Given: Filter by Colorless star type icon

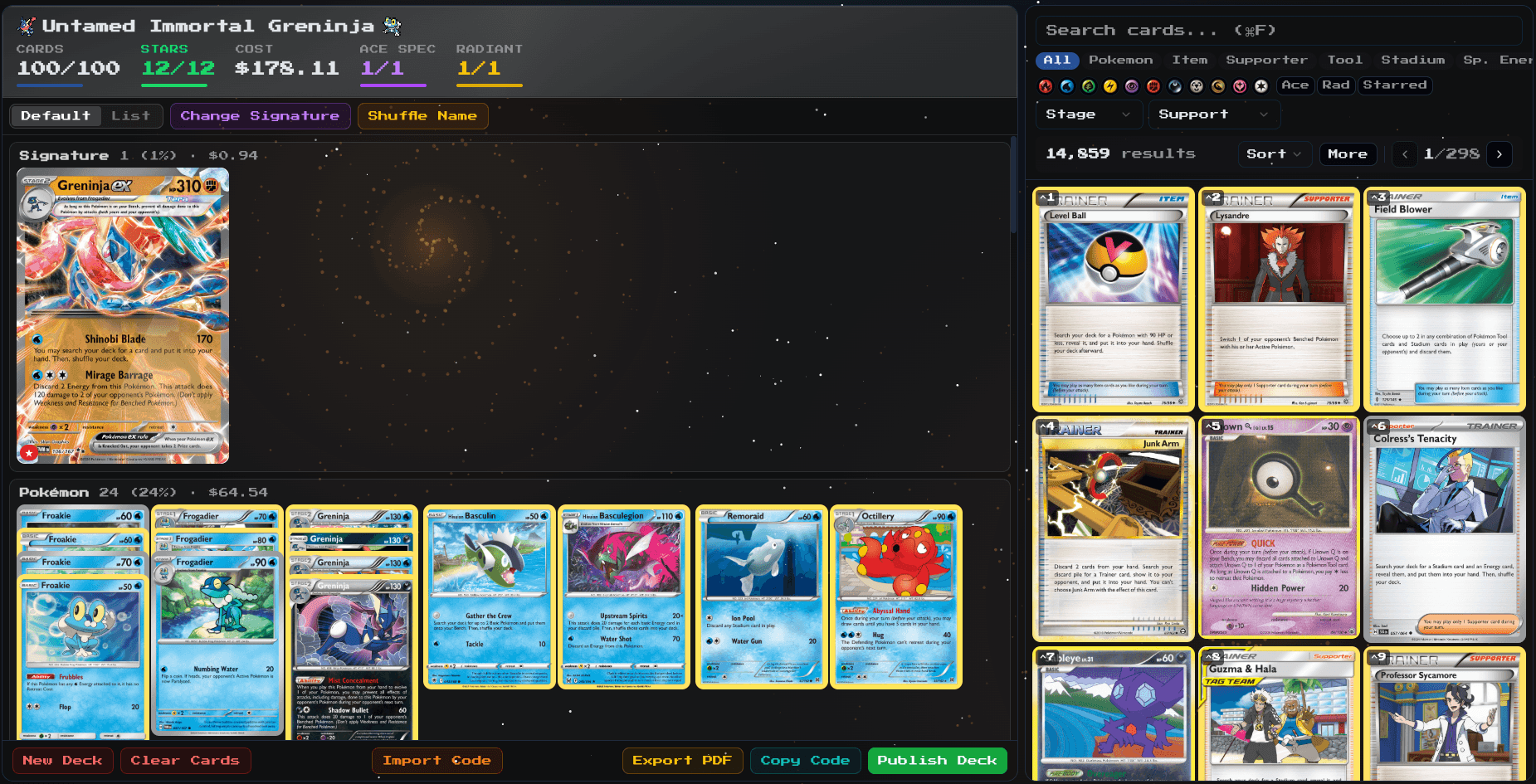Looking at the screenshot, I should [1260, 85].
